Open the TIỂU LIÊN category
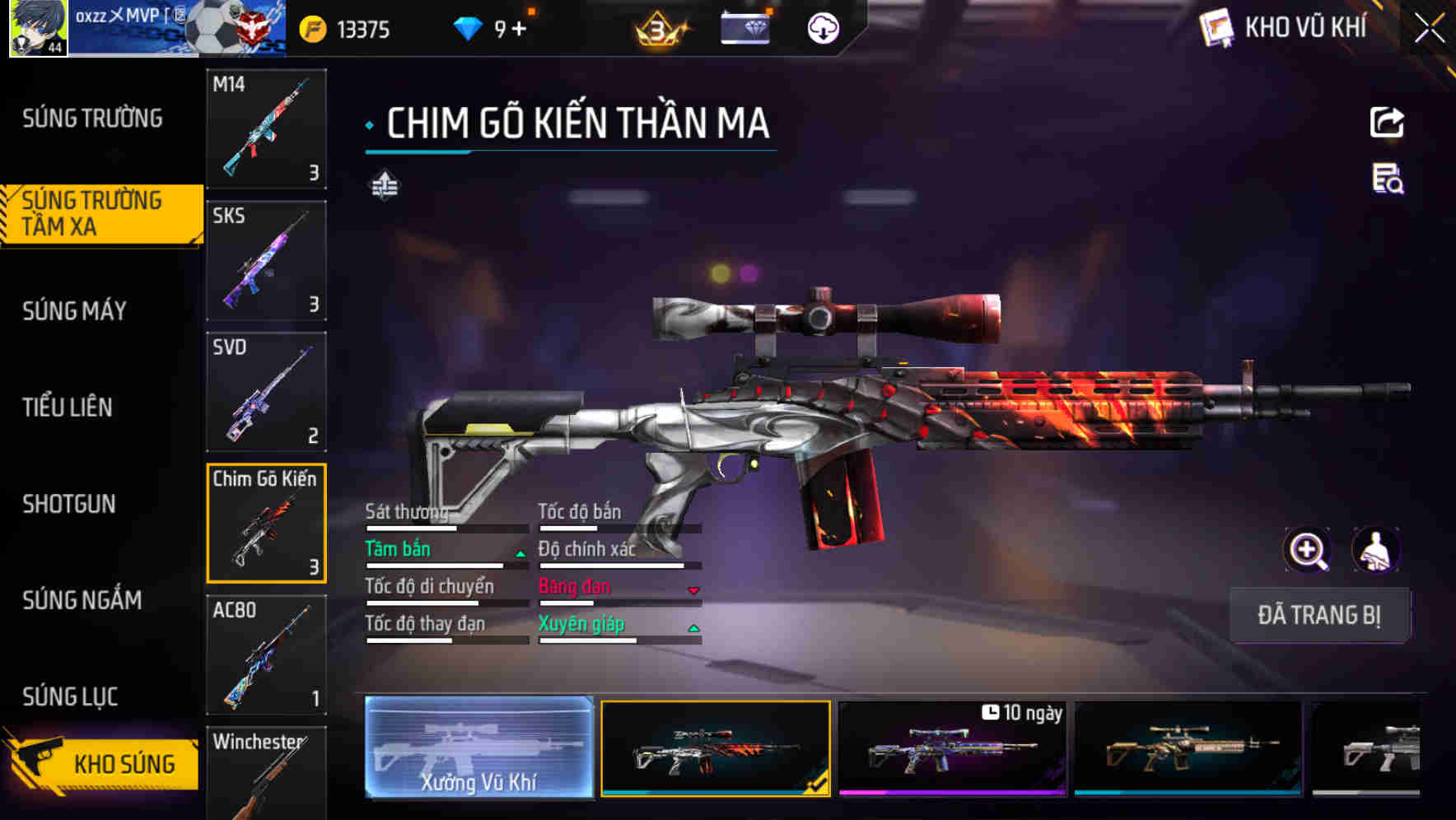1456x820 pixels. coord(68,408)
